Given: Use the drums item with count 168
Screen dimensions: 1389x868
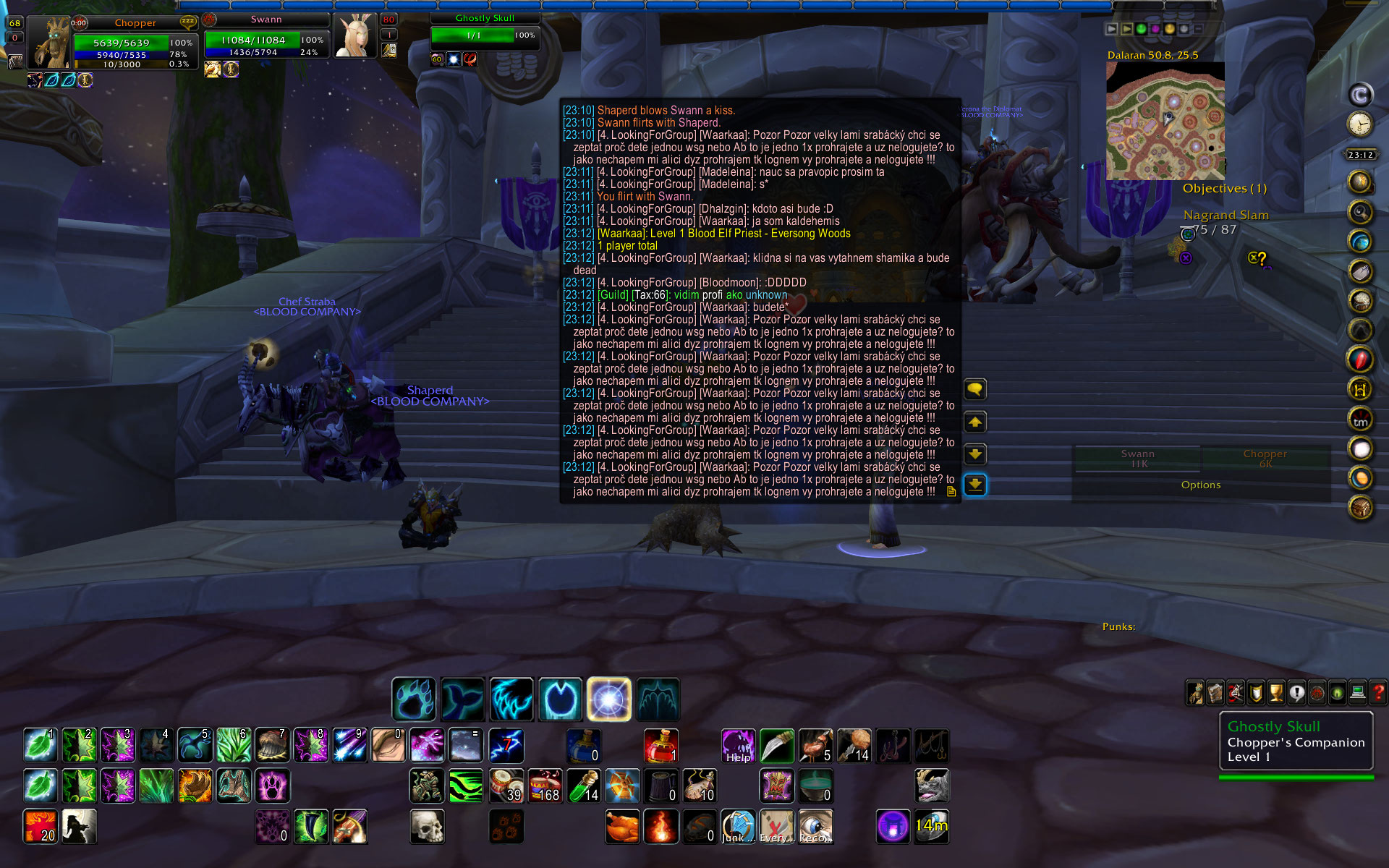Looking at the screenshot, I should [x=545, y=786].
